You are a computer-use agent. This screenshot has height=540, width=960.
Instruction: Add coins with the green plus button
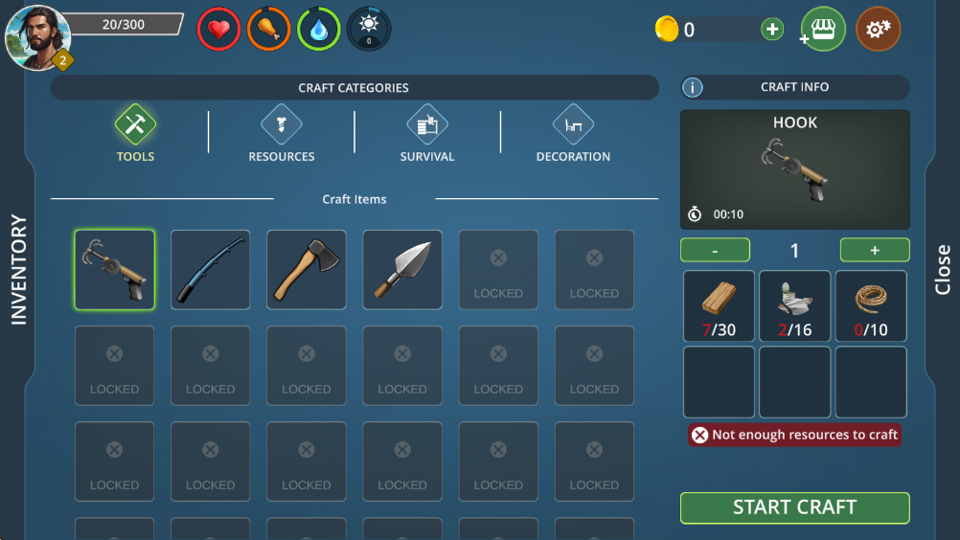[772, 30]
